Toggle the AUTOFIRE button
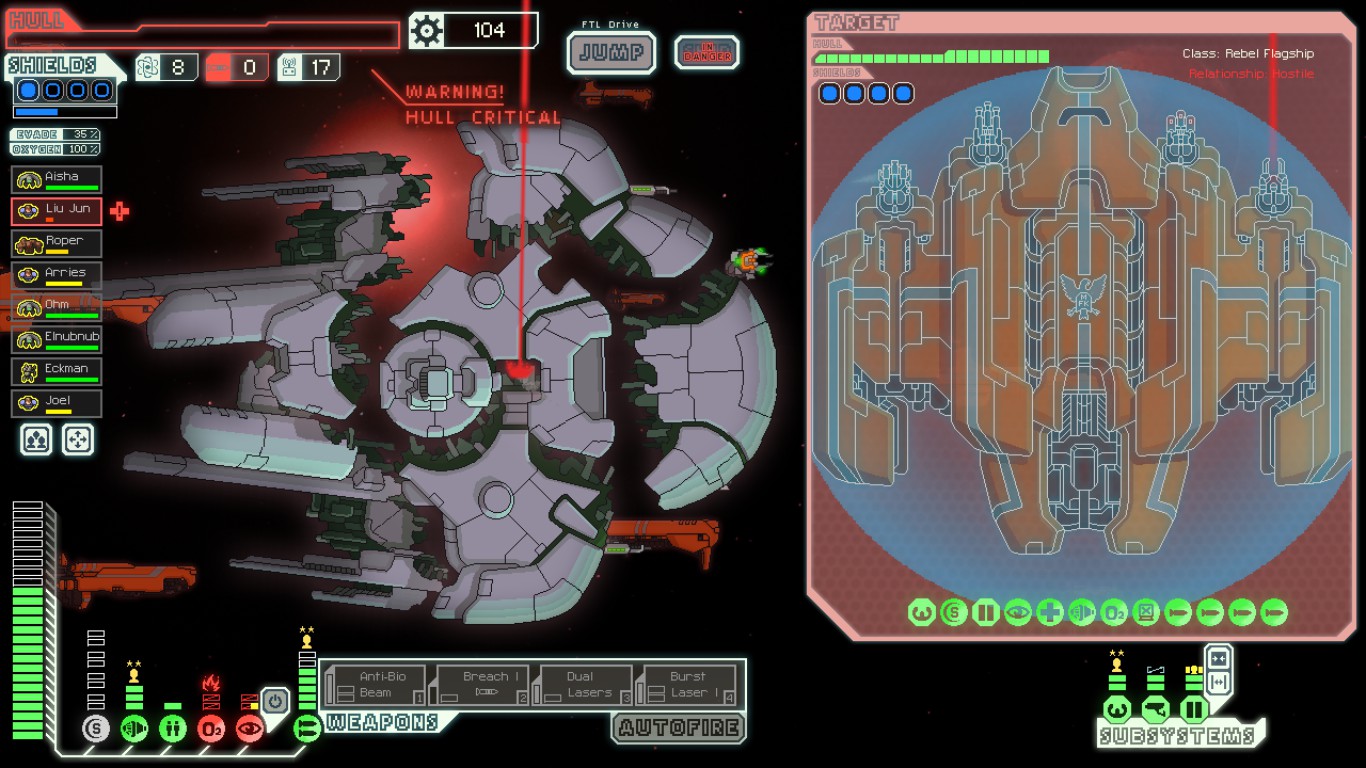The image size is (1366, 768). (679, 728)
